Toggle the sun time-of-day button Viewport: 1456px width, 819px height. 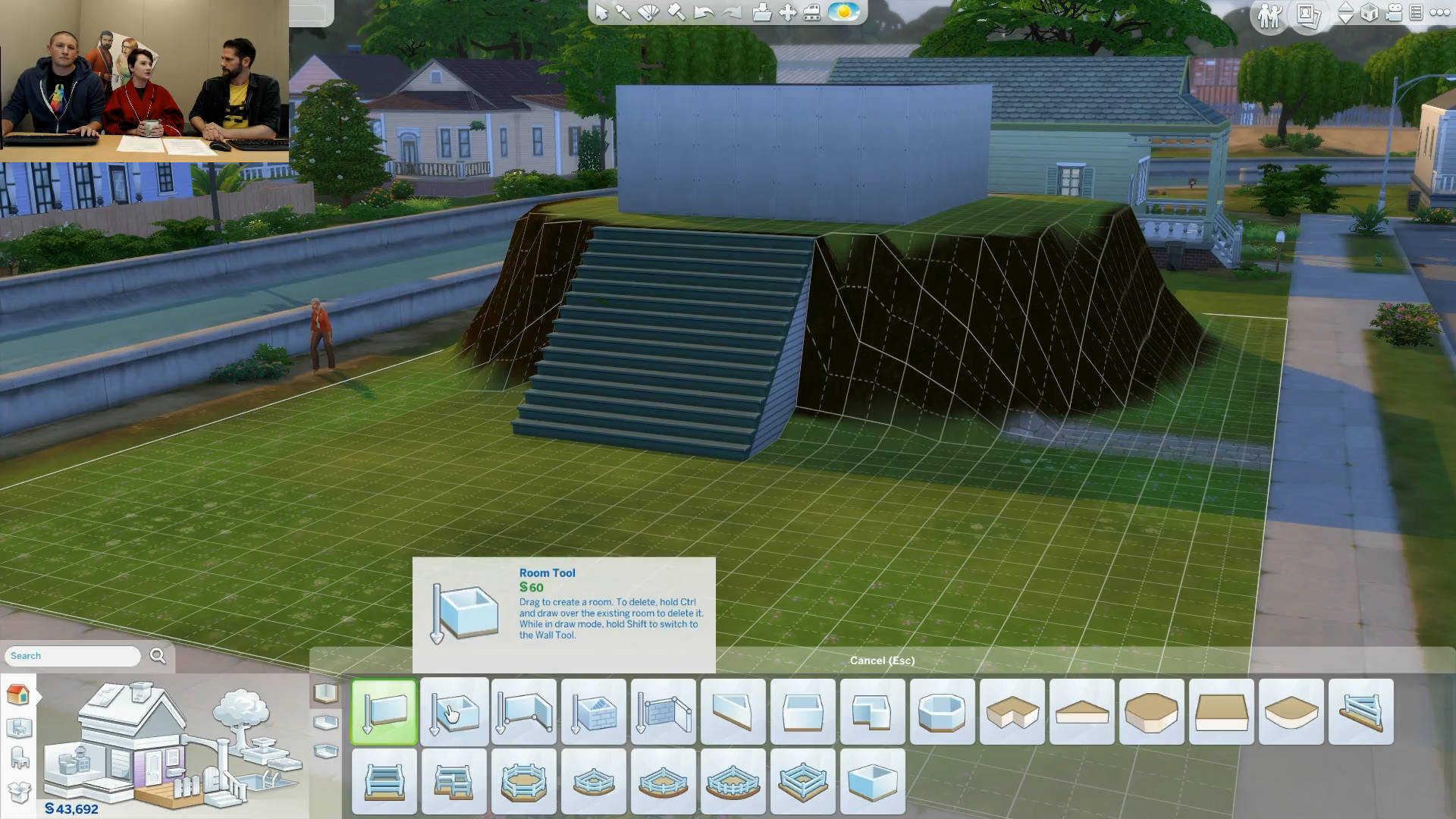pyautogui.click(x=843, y=12)
